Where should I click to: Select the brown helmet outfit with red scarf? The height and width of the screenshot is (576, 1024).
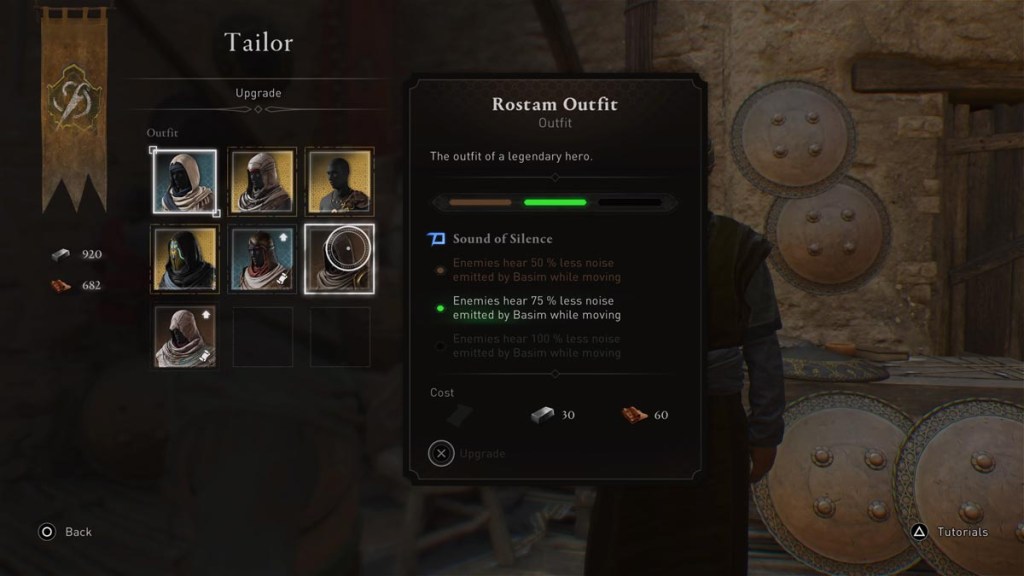click(262, 258)
